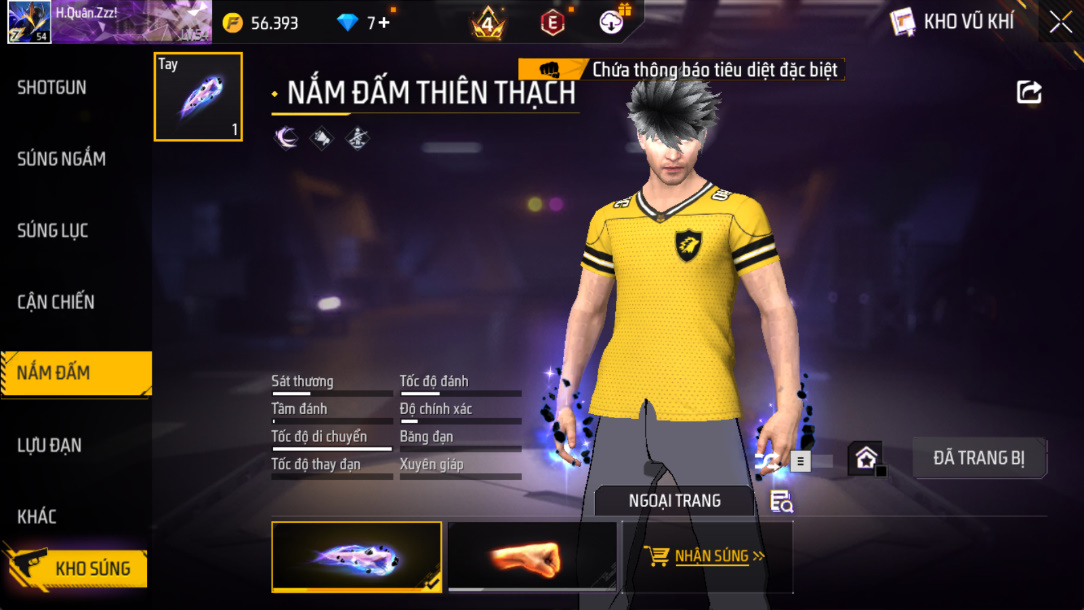The width and height of the screenshot is (1084, 610).
Task: Select the Shotgun weapon category
Action: point(52,88)
